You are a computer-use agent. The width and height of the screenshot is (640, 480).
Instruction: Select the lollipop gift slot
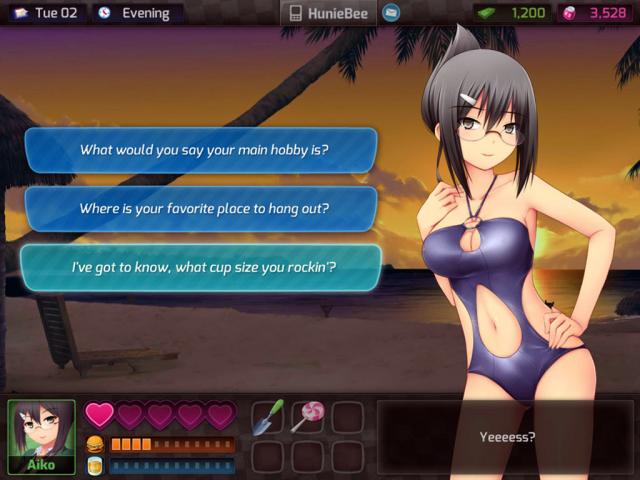pyautogui.click(x=306, y=417)
